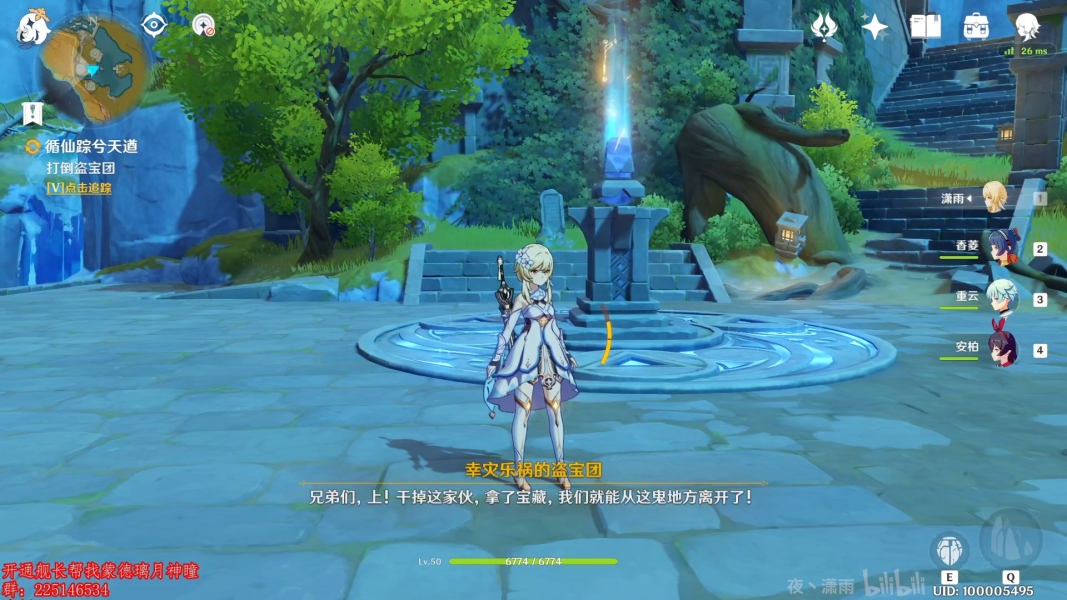The image size is (1067, 600).
Task: Open the character screen icon
Action: pyautogui.click(x=1027, y=27)
